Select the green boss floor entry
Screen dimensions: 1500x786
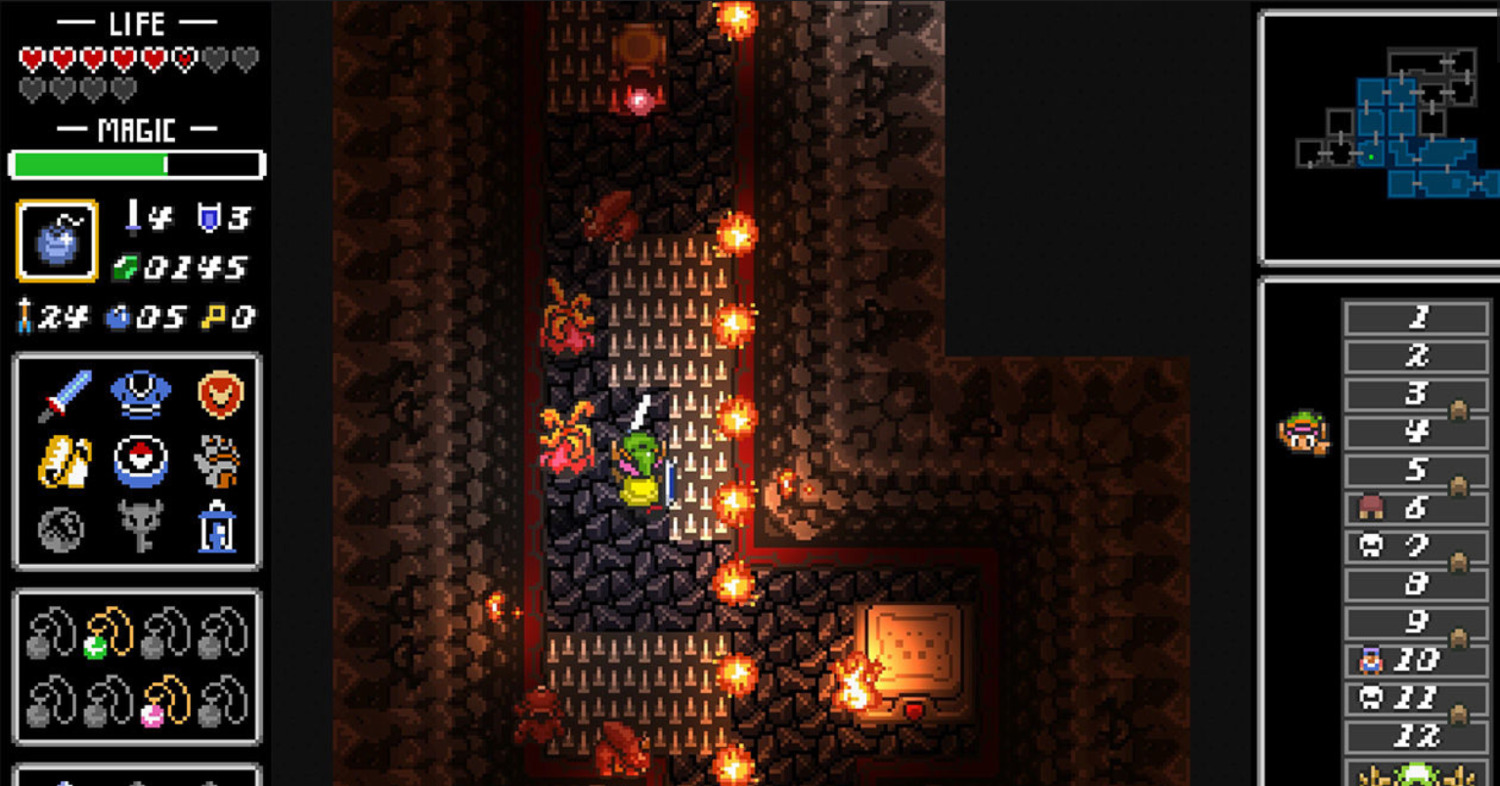tap(1417, 774)
